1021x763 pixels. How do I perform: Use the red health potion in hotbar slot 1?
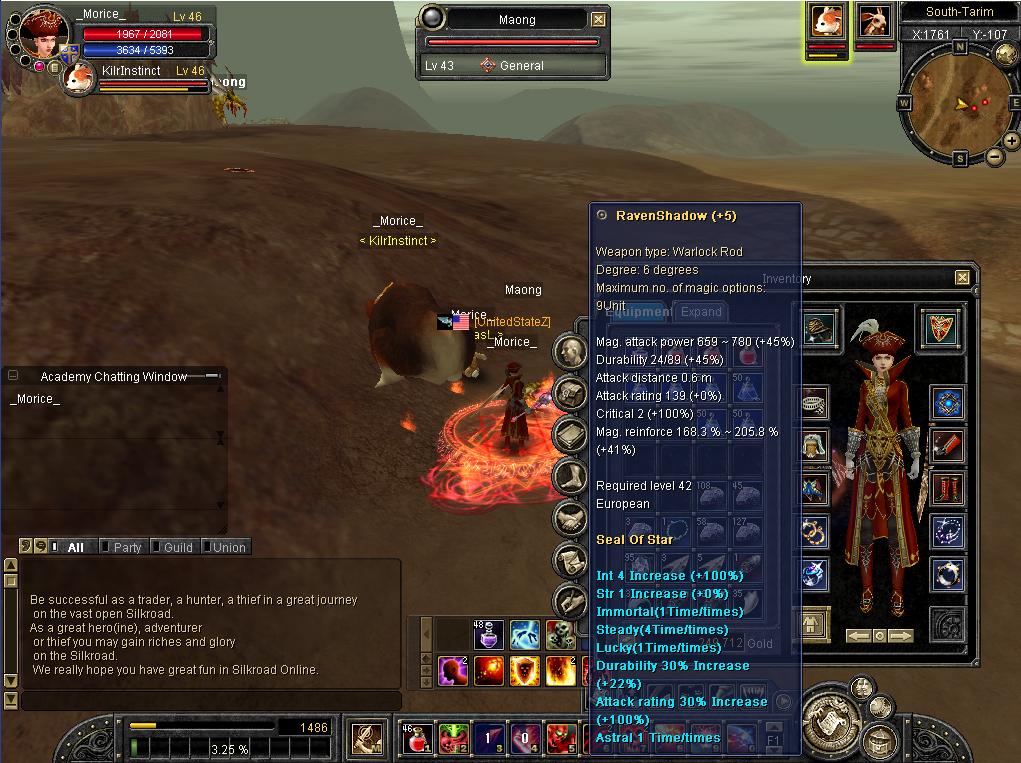coord(418,739)
